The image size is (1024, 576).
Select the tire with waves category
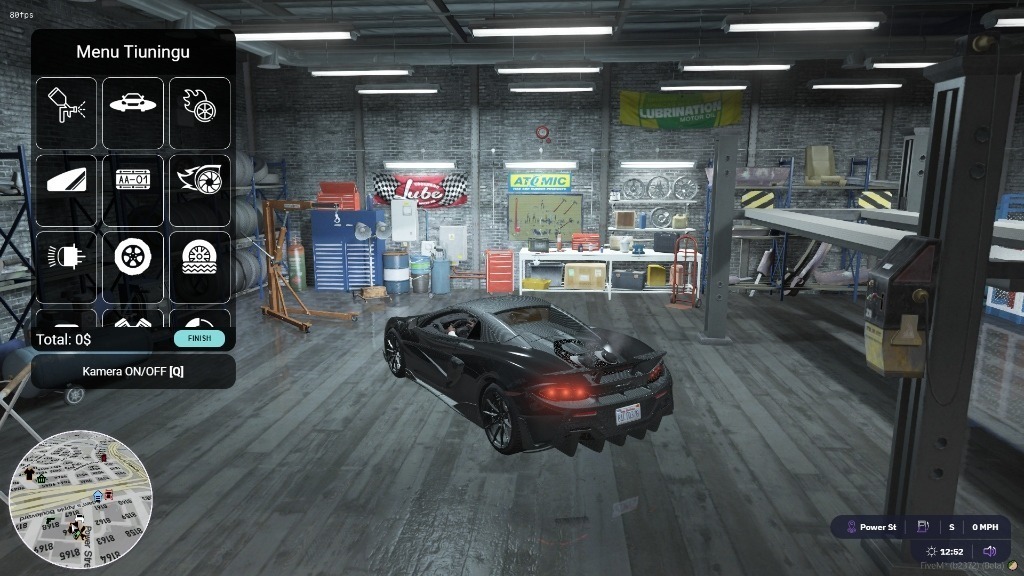199,267
